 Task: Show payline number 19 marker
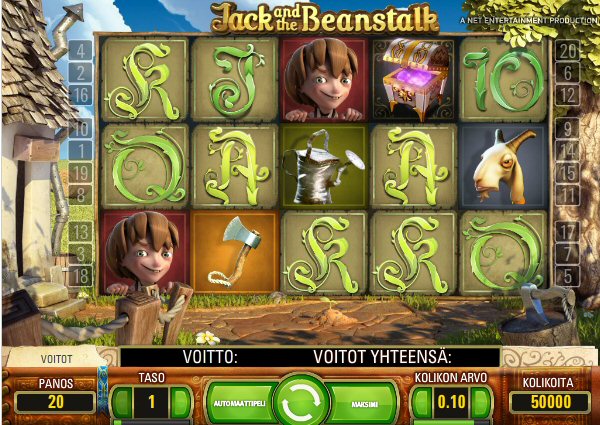click(80, 172)
